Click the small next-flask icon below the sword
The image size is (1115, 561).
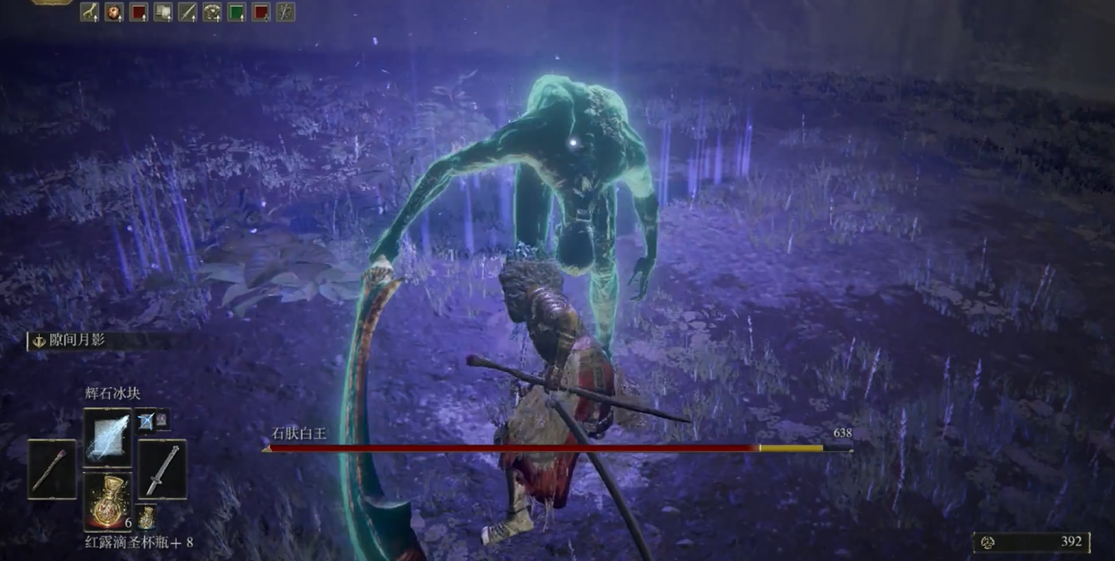tap(147, 518)
